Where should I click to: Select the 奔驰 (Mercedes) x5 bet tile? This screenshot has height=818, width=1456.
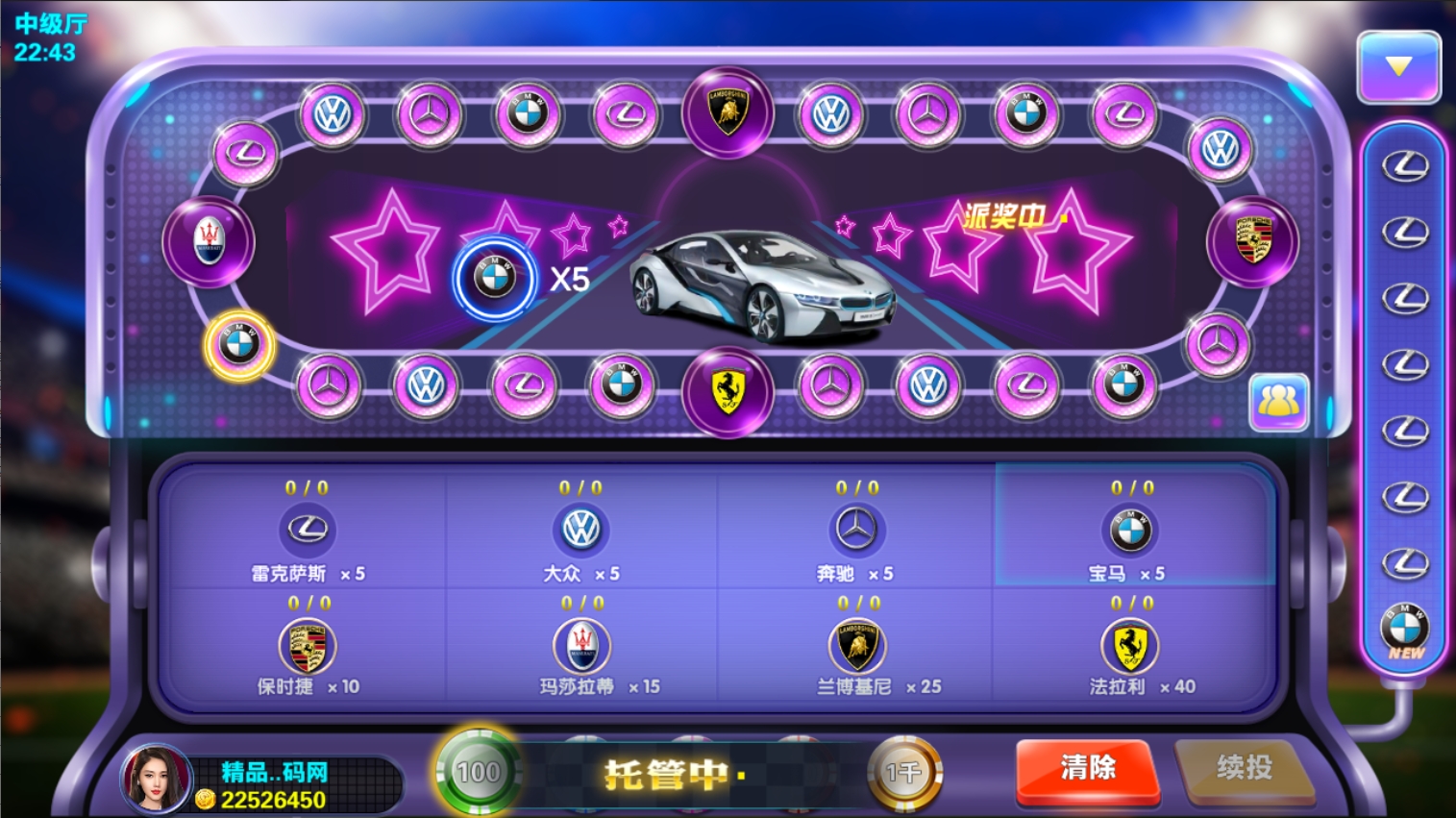coord(855,532)
